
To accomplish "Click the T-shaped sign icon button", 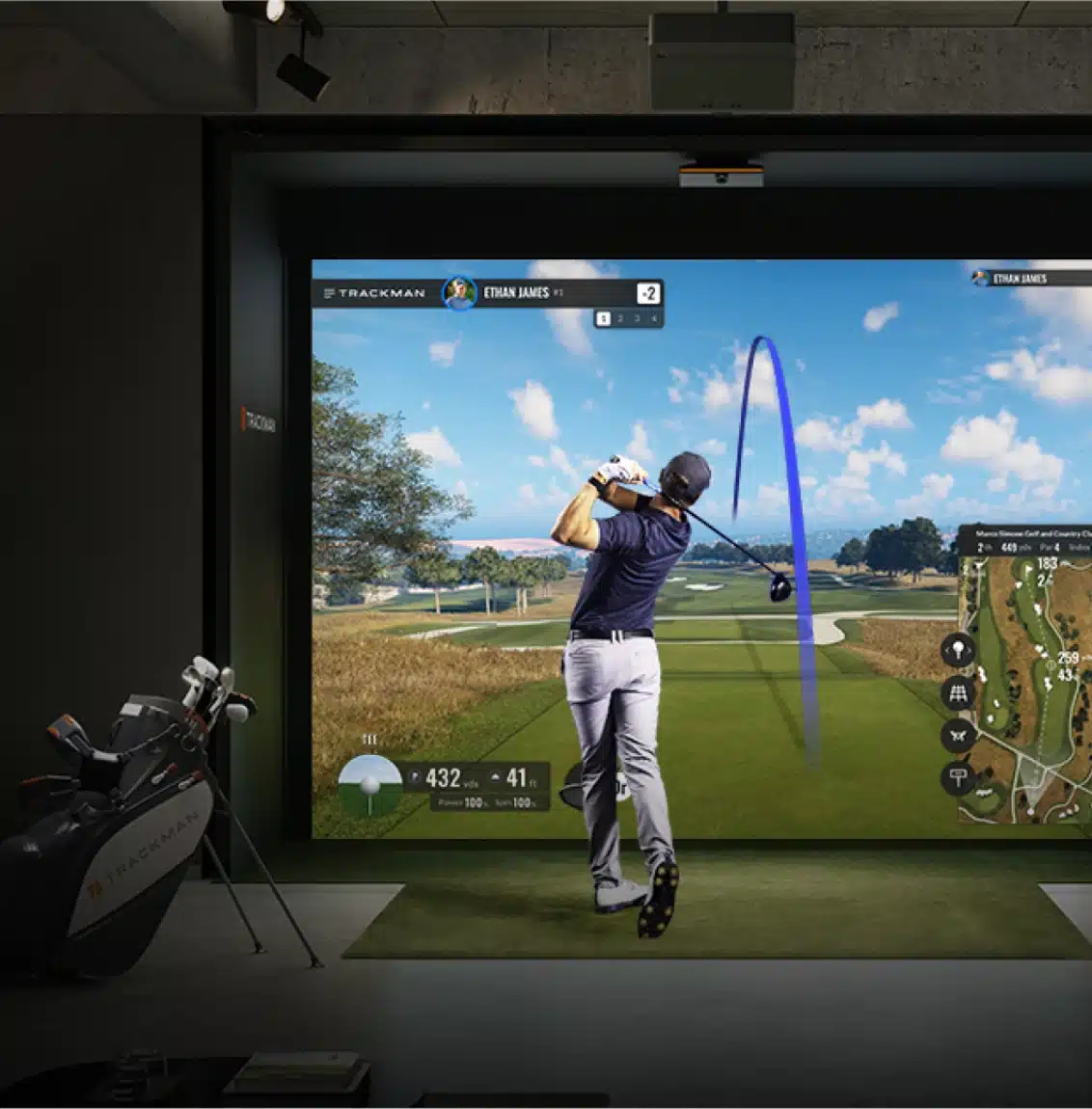I will (x=958, y=777).
